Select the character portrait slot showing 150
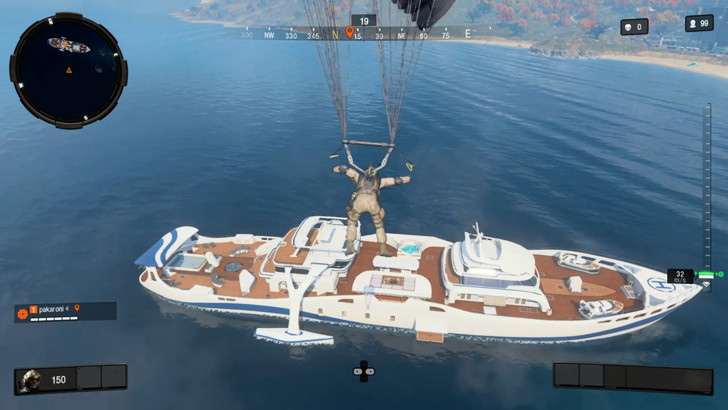Image resolution: width=728 pixels, height=410 pixels. click(30, 379)
